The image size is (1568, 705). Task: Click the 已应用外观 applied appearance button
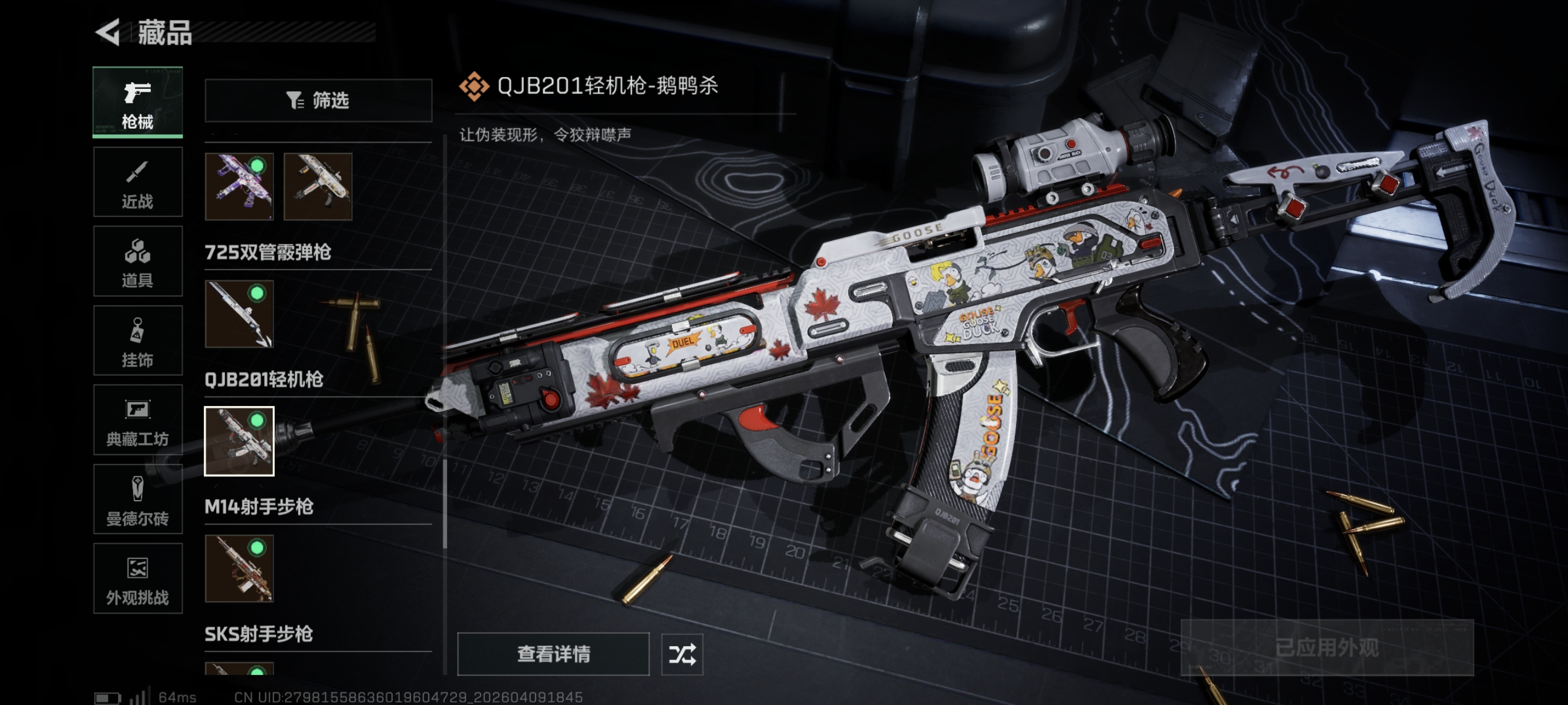1327,647
